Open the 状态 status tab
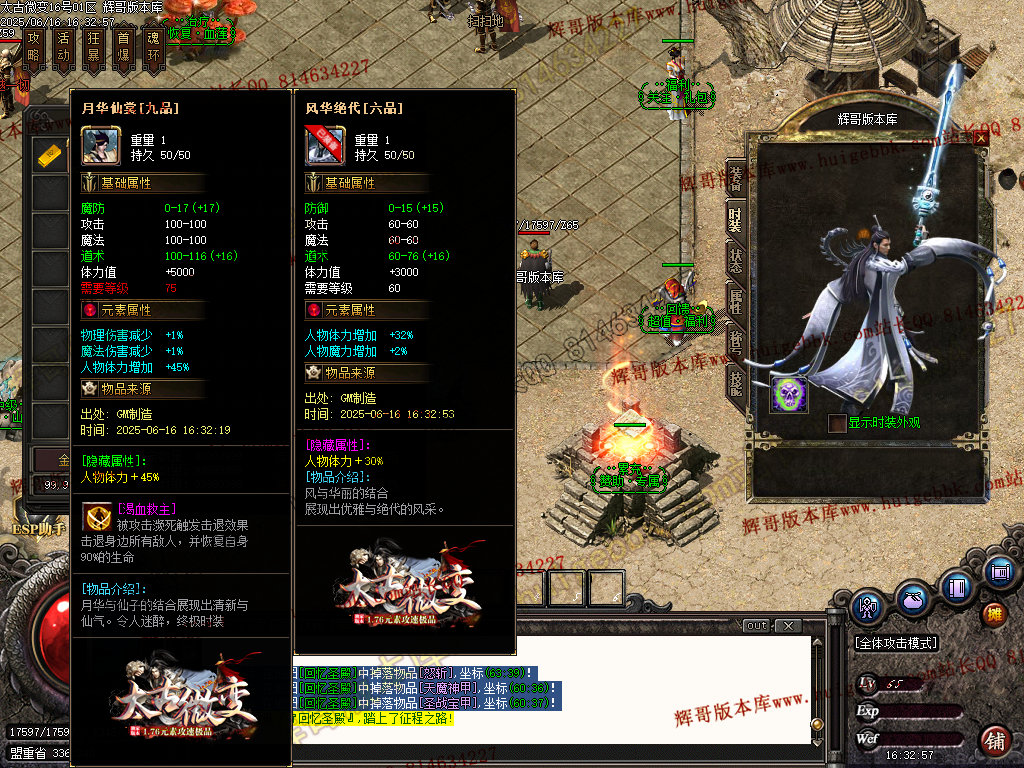The height and width of the screenshot is (768, 1024). (735, 258)
